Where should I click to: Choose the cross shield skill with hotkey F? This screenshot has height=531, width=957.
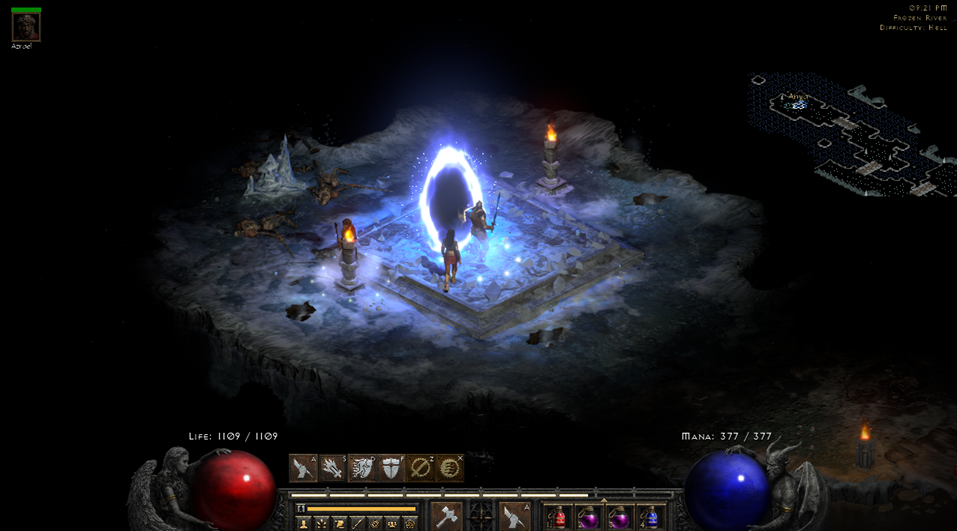391,468
